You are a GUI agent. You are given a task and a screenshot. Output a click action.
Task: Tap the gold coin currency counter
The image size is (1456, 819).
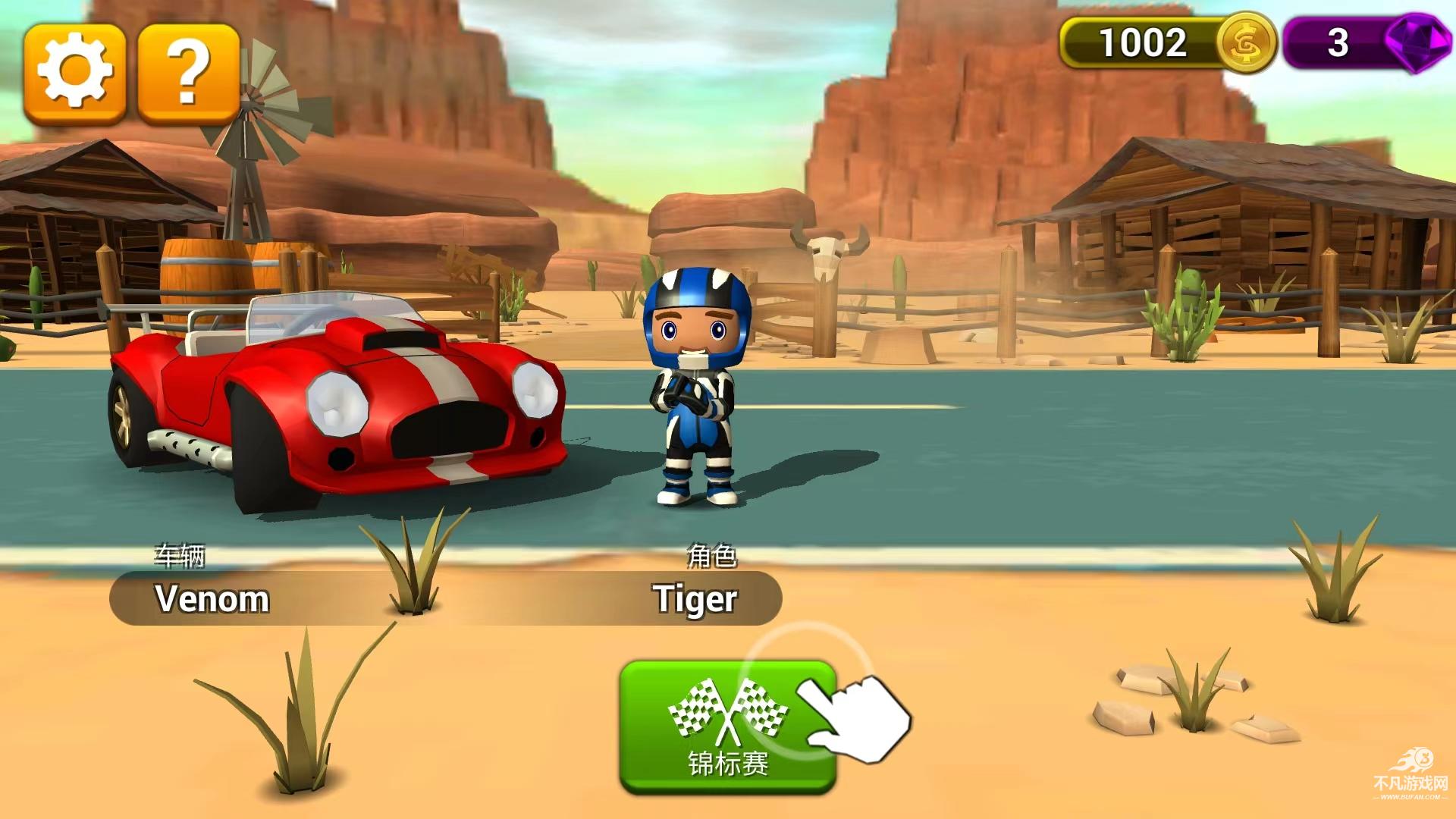pyautogui.click(x=1166, y=43)
